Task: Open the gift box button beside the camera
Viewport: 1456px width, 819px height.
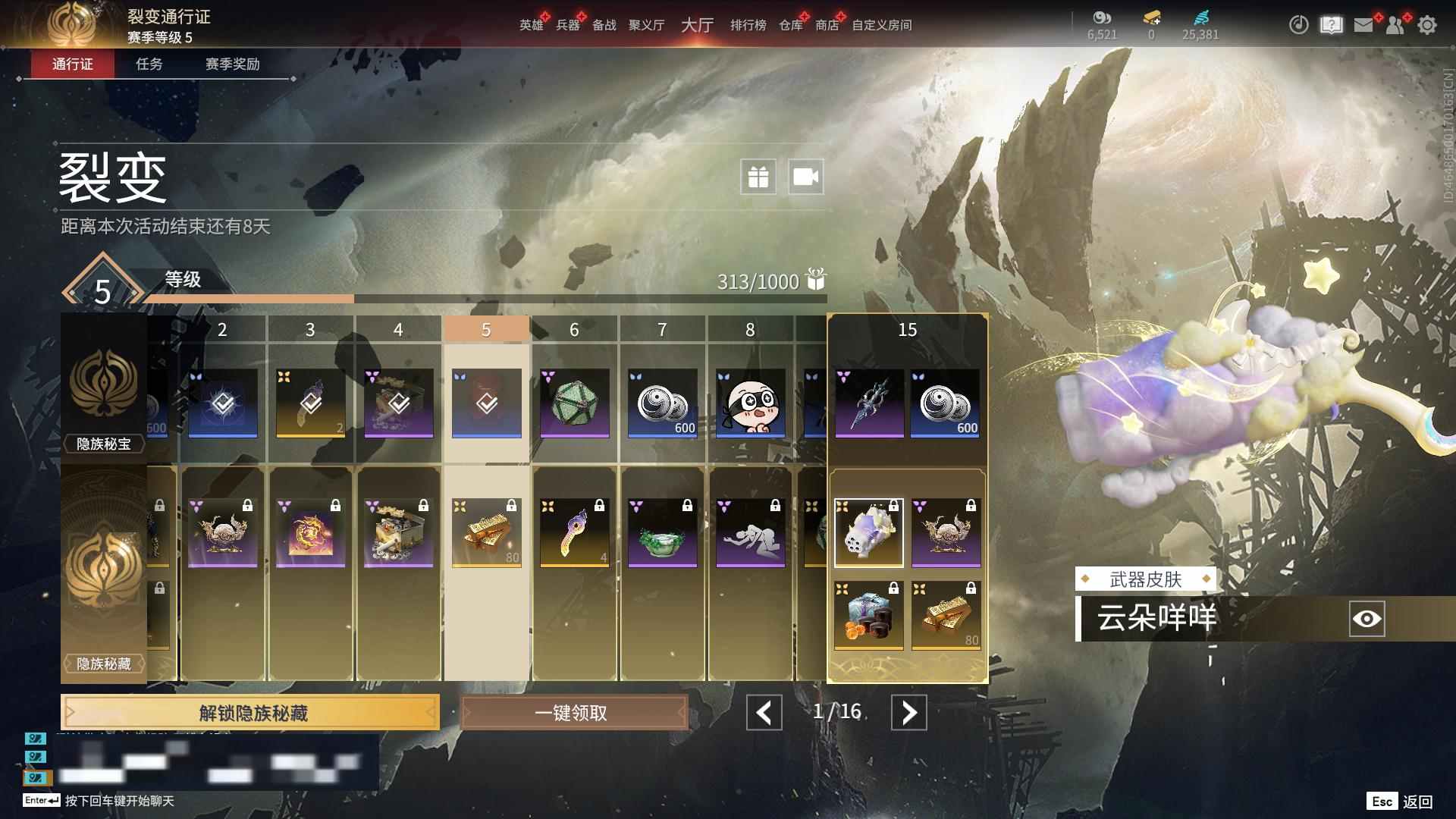Action: [758, 177]
